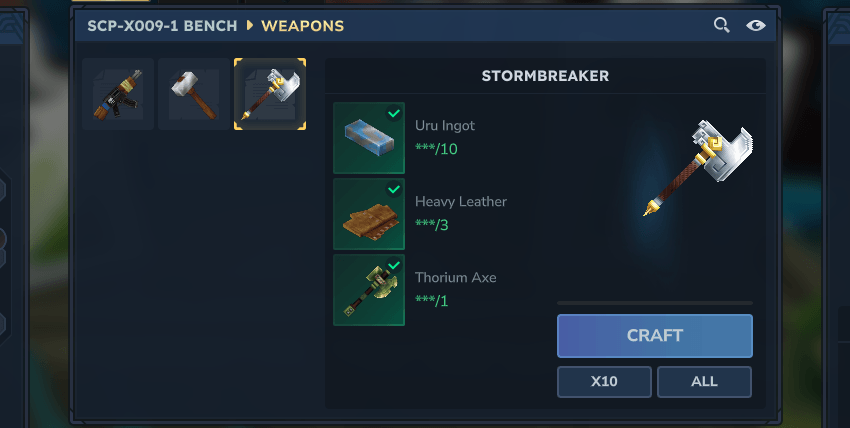Choose the ALL craft quantity button
This screenshot has height=428, width=850.
(704, 382)
